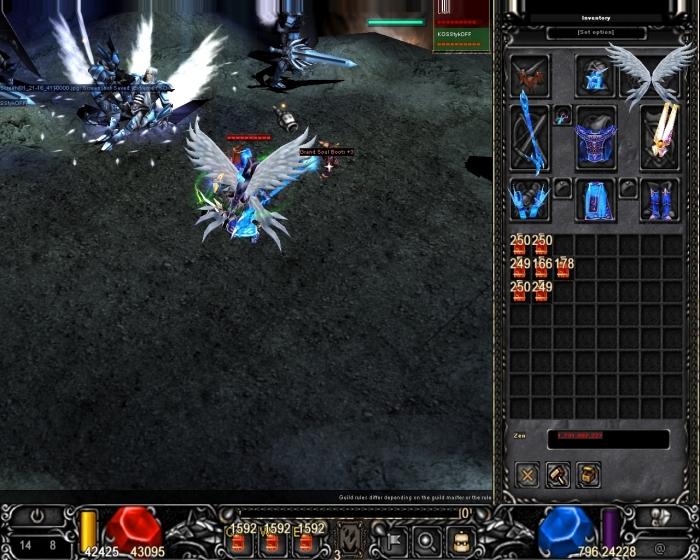Viewport: 700px width, 560px height.
Task: Pick the potion stack showing 178
Action: tap(563, 268)
